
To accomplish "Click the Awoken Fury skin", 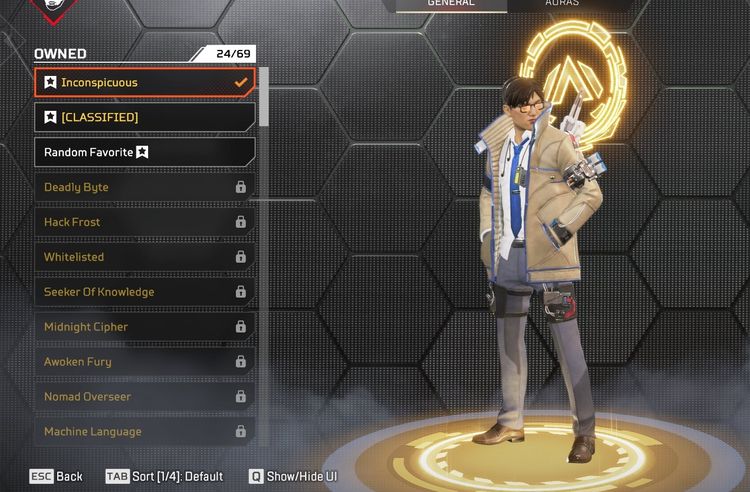I will click(145, 362).
